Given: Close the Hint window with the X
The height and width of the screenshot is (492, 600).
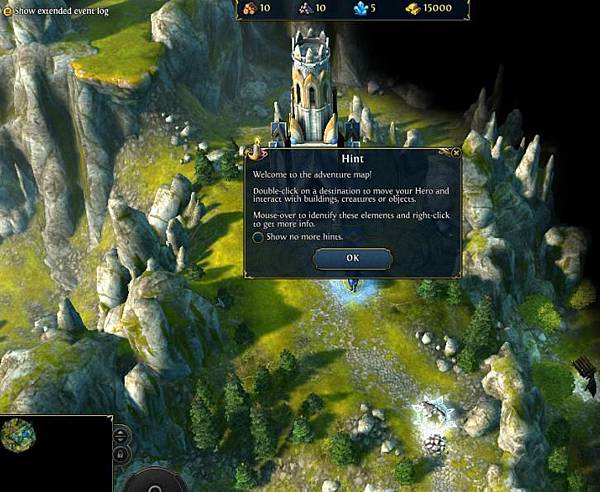Looking at the screenshot, I should pyautogui.click(x=456, y=153).
